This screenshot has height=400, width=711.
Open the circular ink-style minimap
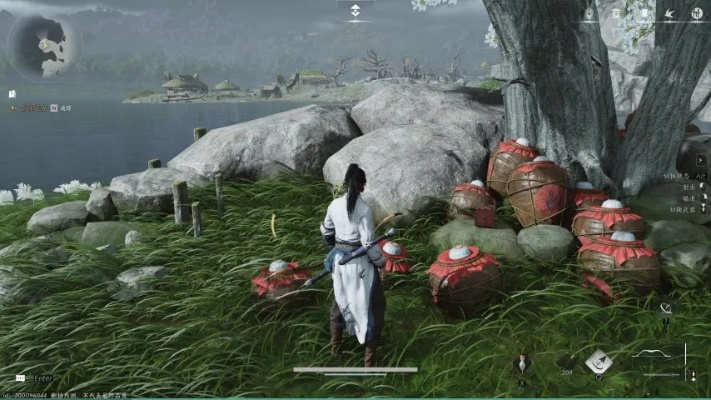tap(45, 45)
